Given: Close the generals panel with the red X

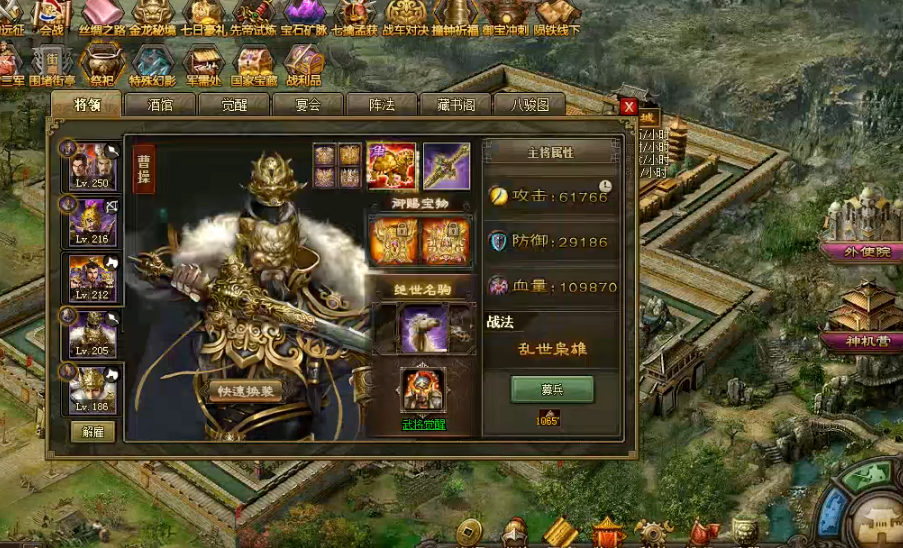Looking at the screenshot, I should [x=628, y=106].
